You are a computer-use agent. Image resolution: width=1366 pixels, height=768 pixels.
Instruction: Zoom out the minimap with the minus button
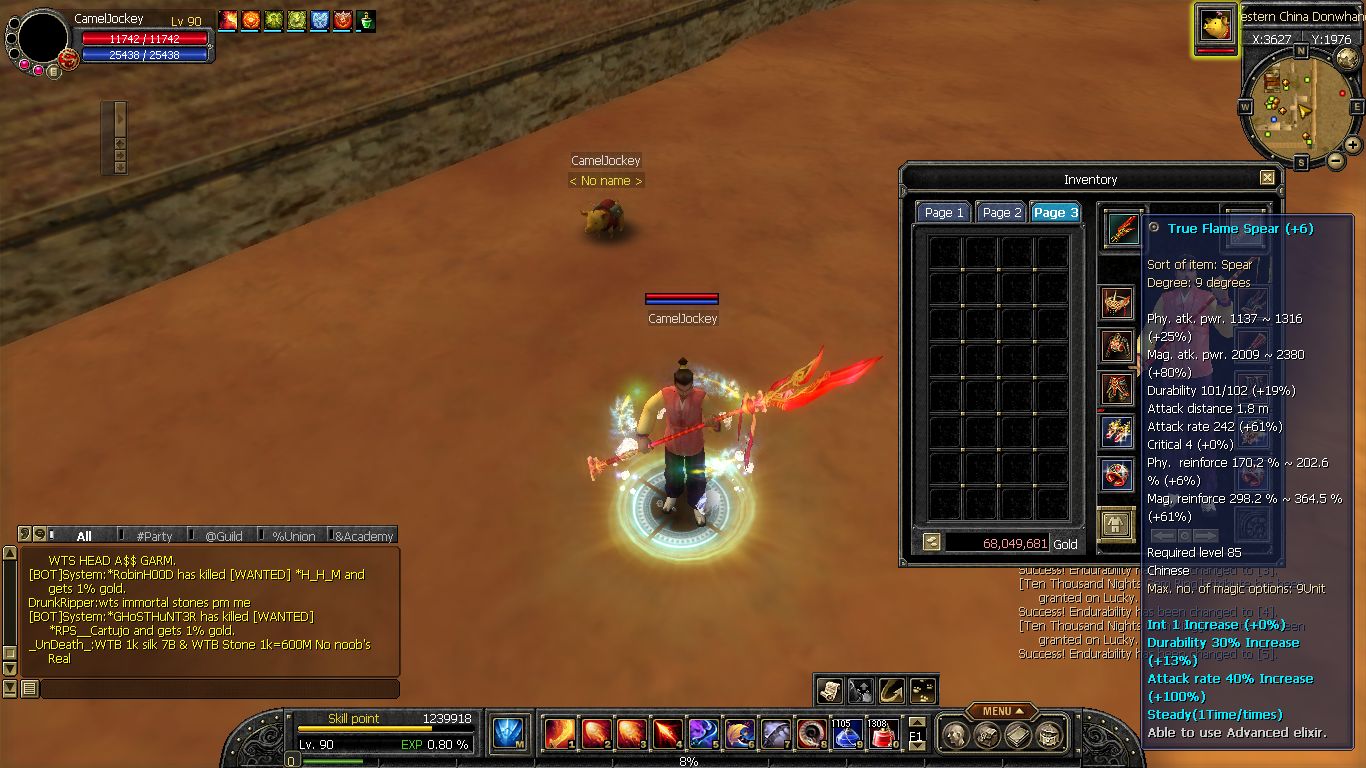pyautogui.click(x=1335, y=160)
